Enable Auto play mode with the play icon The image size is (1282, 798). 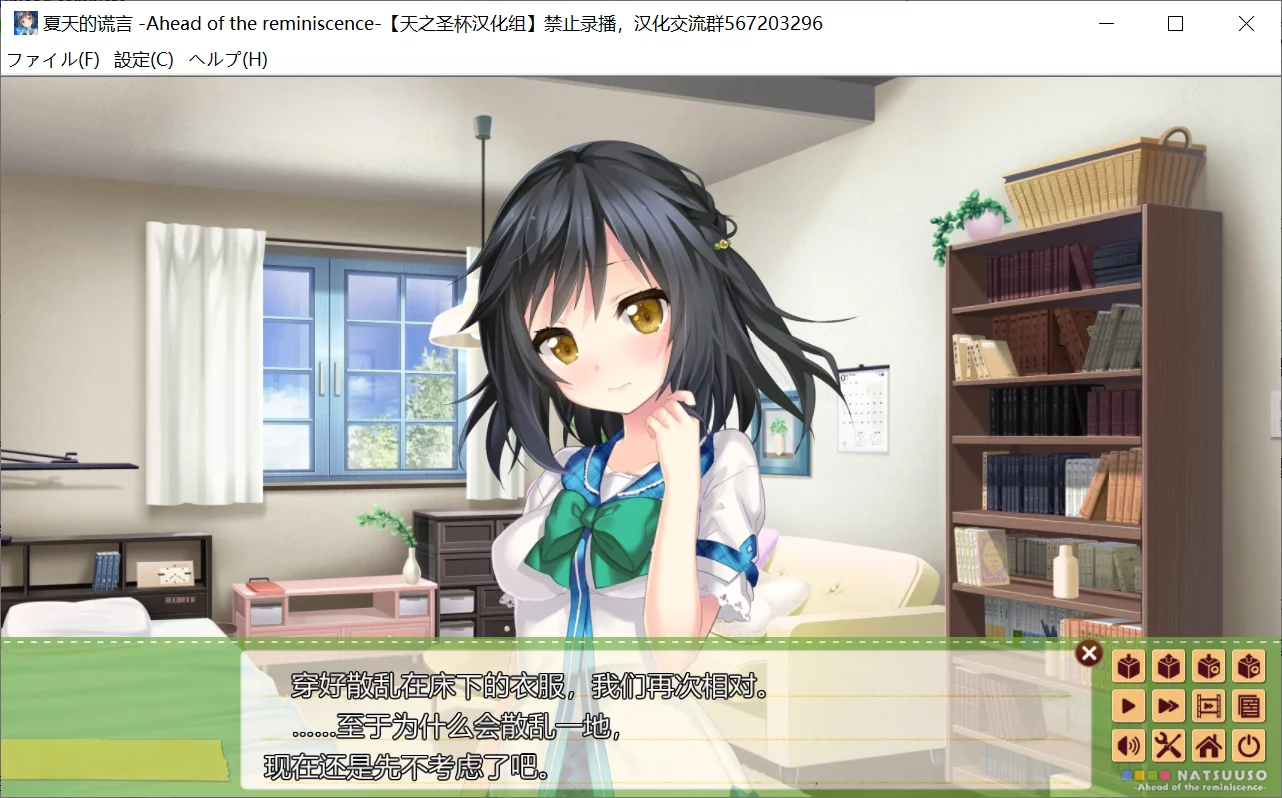tap(1128, 705)
